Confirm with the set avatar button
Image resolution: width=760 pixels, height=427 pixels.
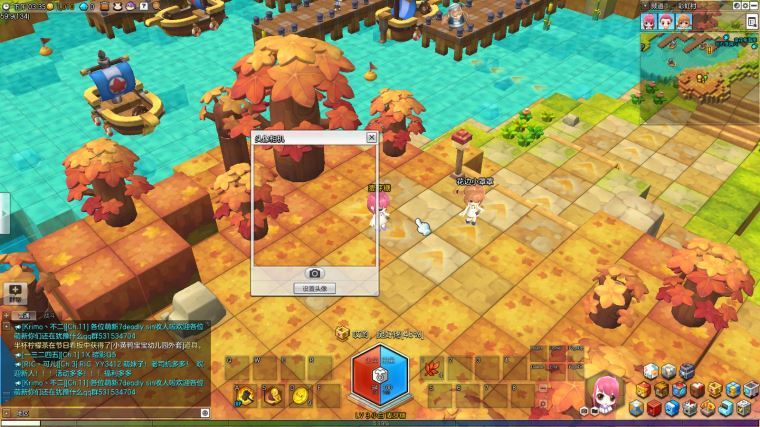click(314, 288)
